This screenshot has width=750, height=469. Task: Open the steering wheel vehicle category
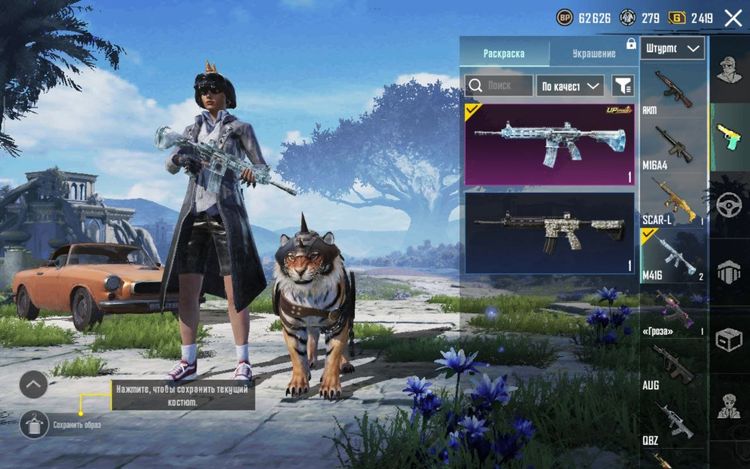click(x=728, y=202)
